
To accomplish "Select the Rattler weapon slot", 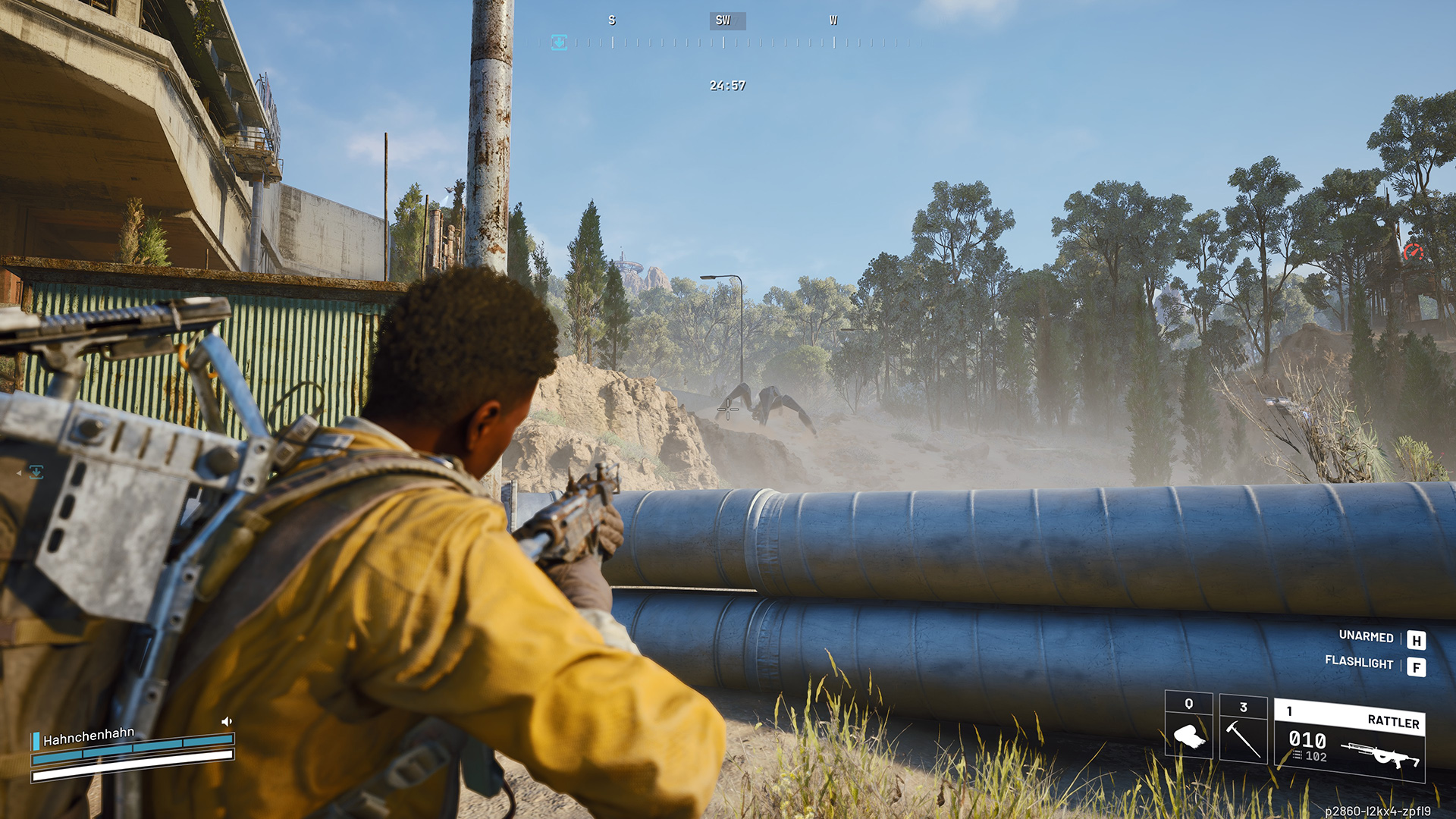I will pos(1349,739).
